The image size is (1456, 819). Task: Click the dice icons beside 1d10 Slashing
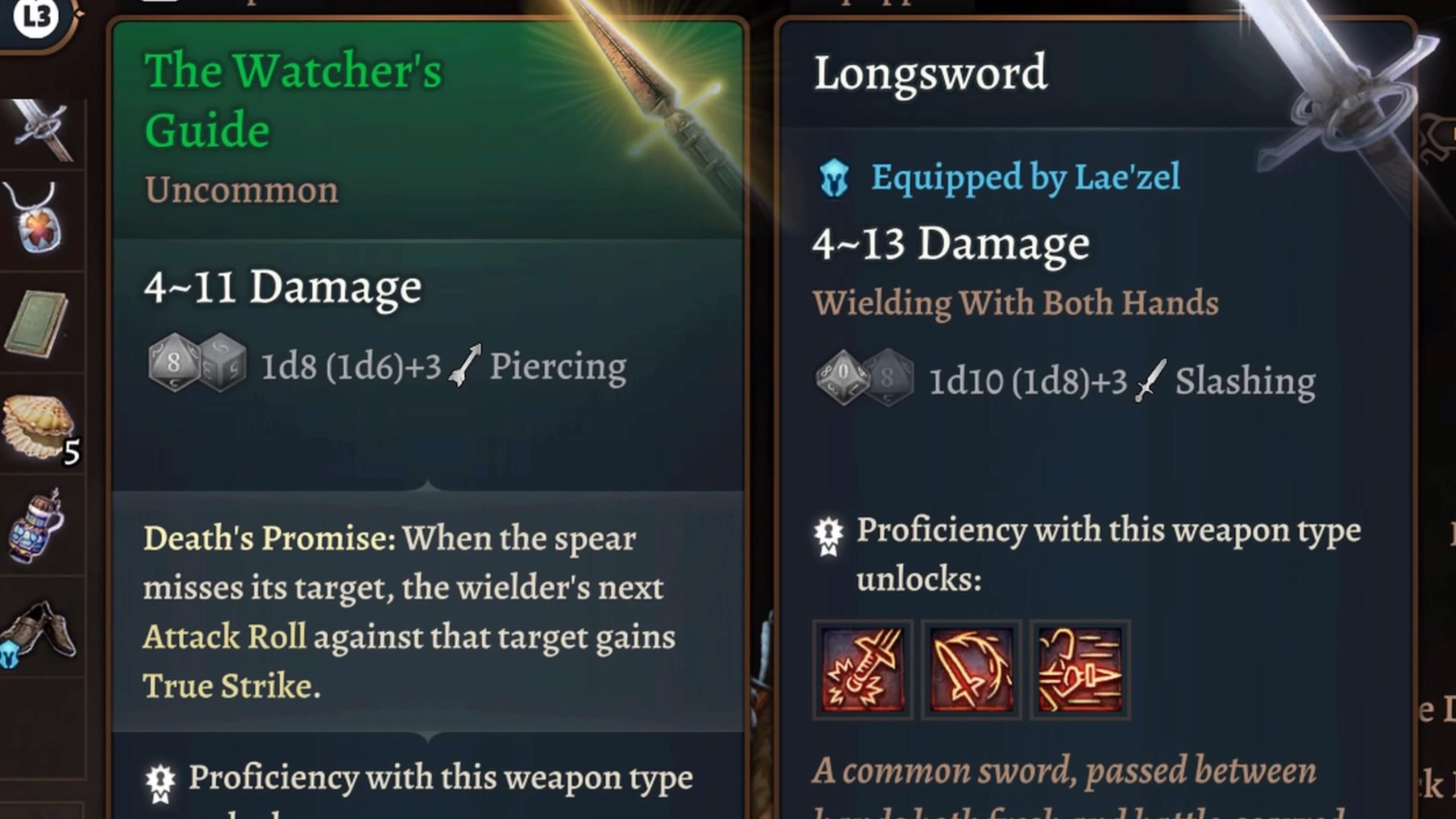coord(864,378)
